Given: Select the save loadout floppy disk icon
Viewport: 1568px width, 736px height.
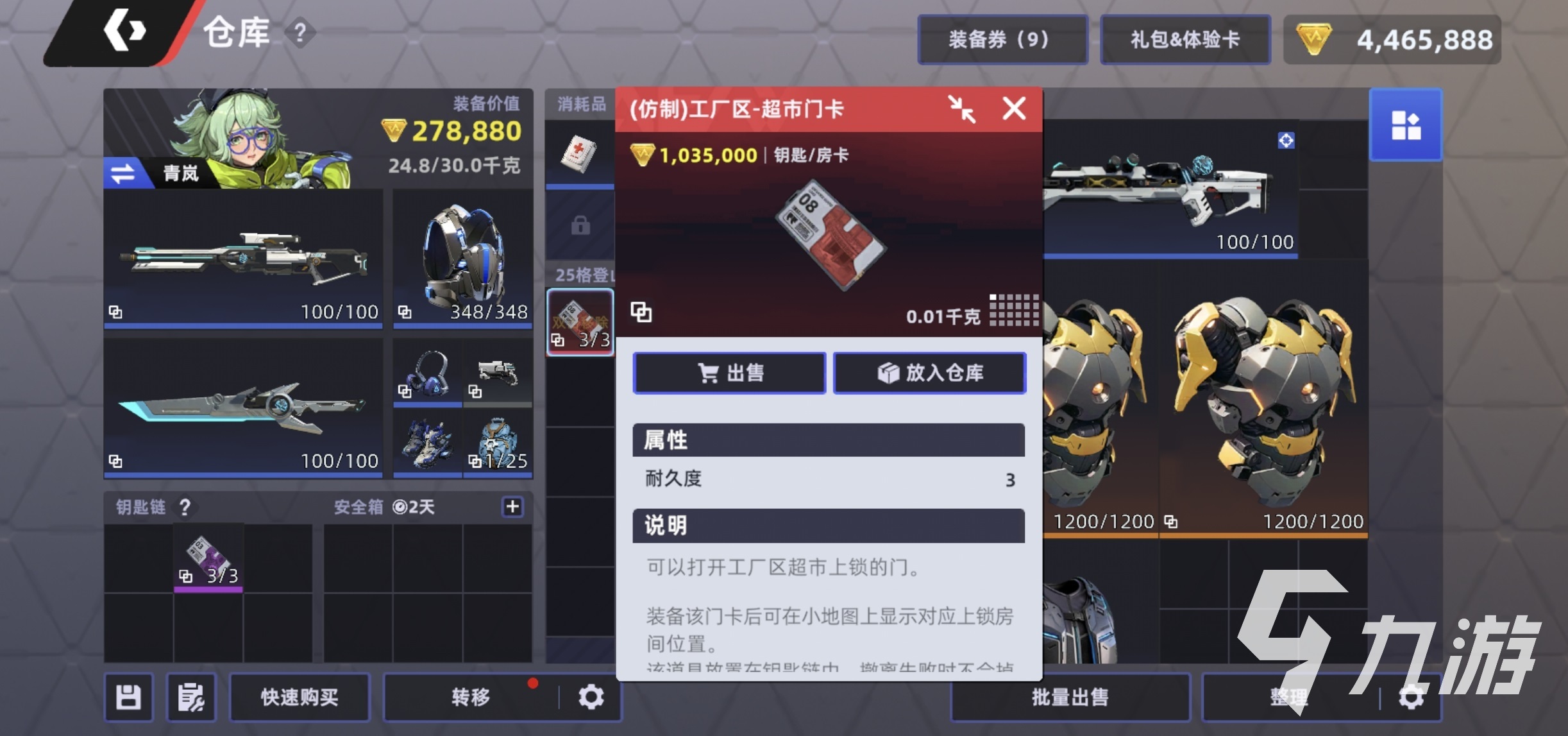Looking at the screenshot, I should pos(128,697).
